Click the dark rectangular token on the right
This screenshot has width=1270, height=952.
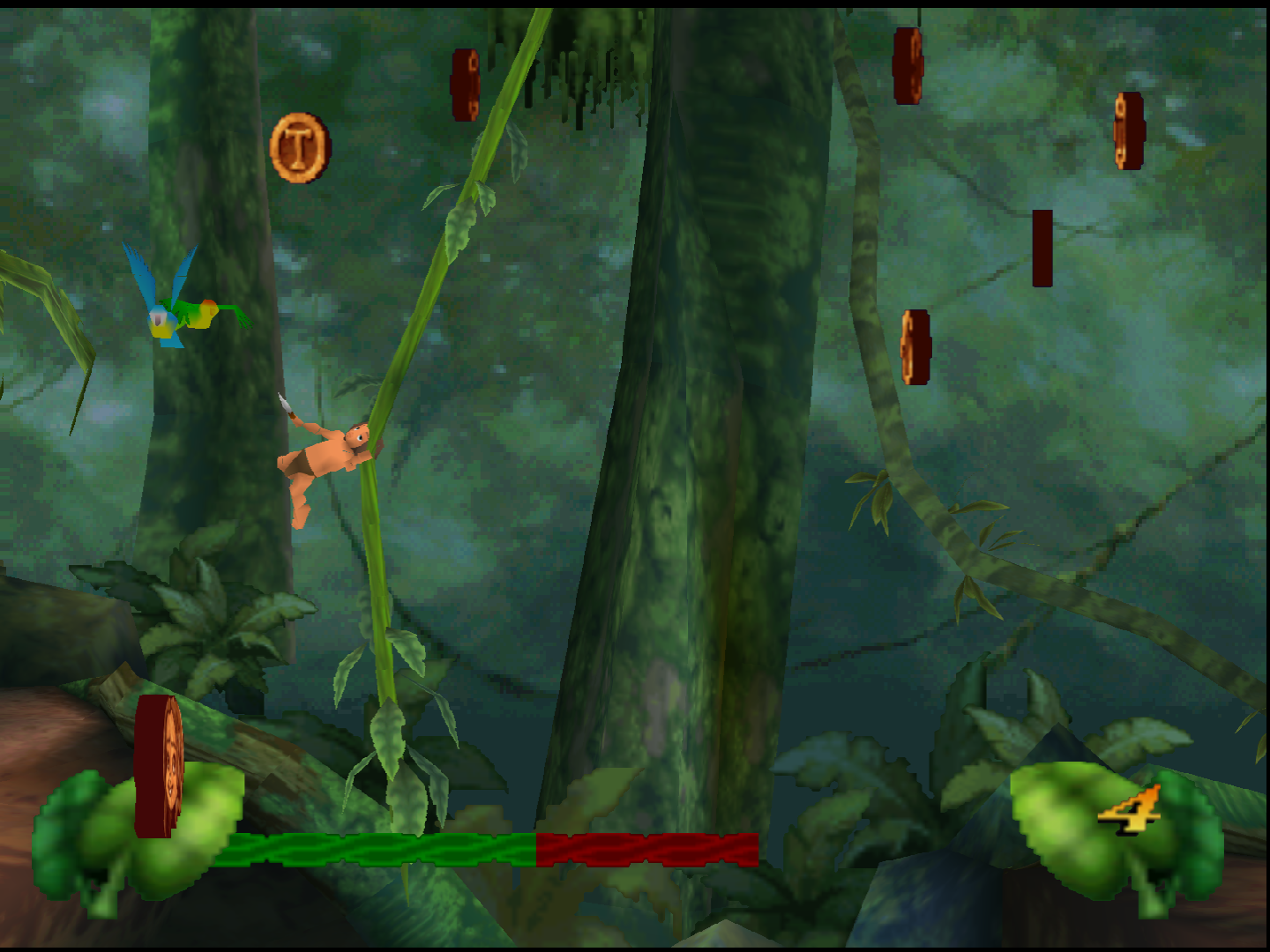[1042, 248]
